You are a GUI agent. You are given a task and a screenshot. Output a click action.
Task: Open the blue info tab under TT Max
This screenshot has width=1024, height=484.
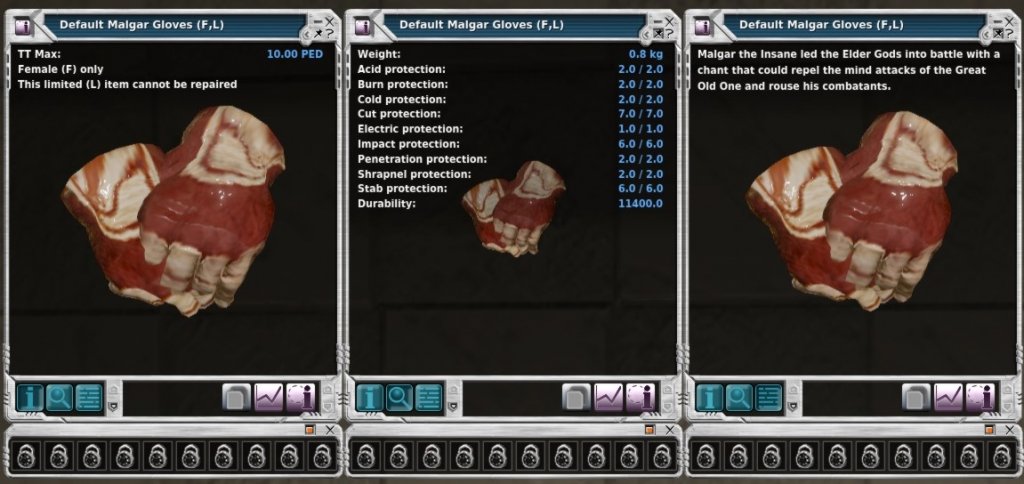30,397
